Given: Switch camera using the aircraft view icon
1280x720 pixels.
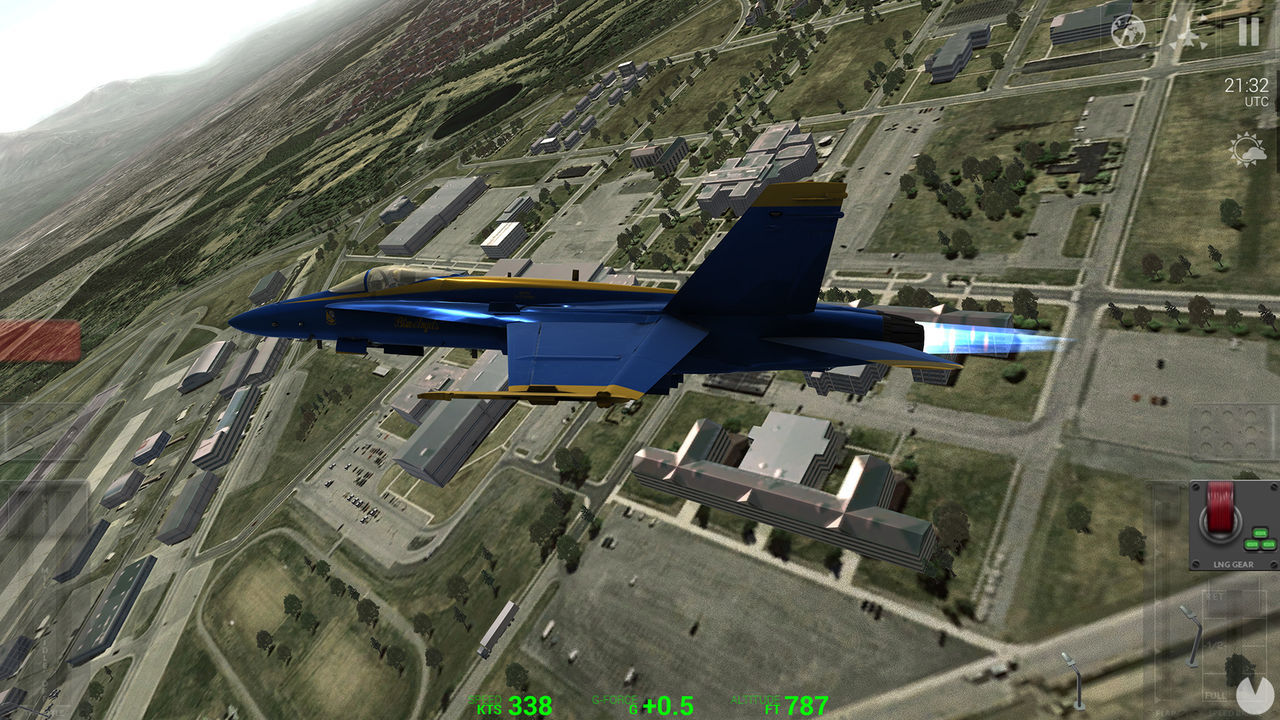Looking at the screenshot, I should (1188, 32).
